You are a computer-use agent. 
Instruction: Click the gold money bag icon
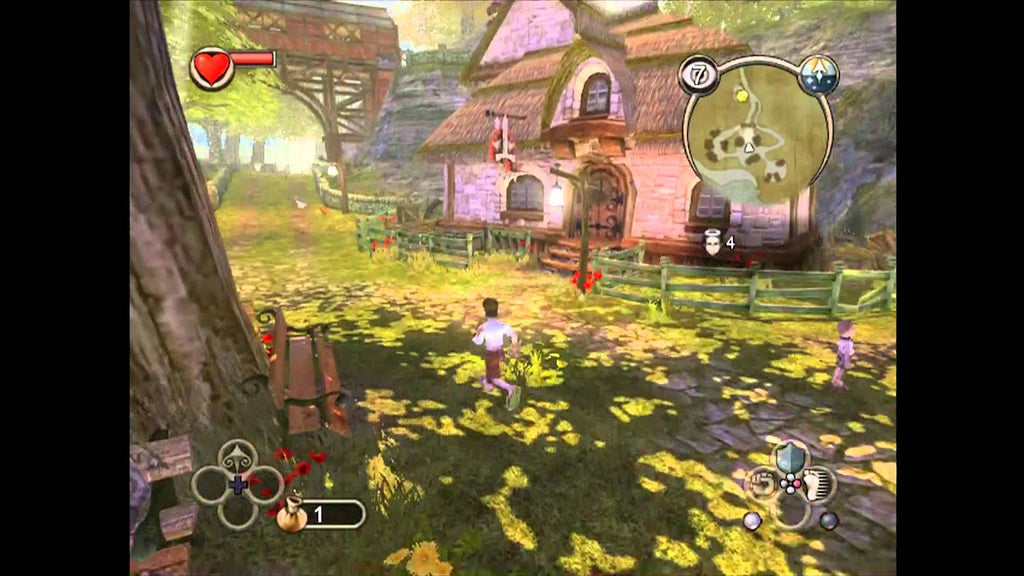click(291, 514)
